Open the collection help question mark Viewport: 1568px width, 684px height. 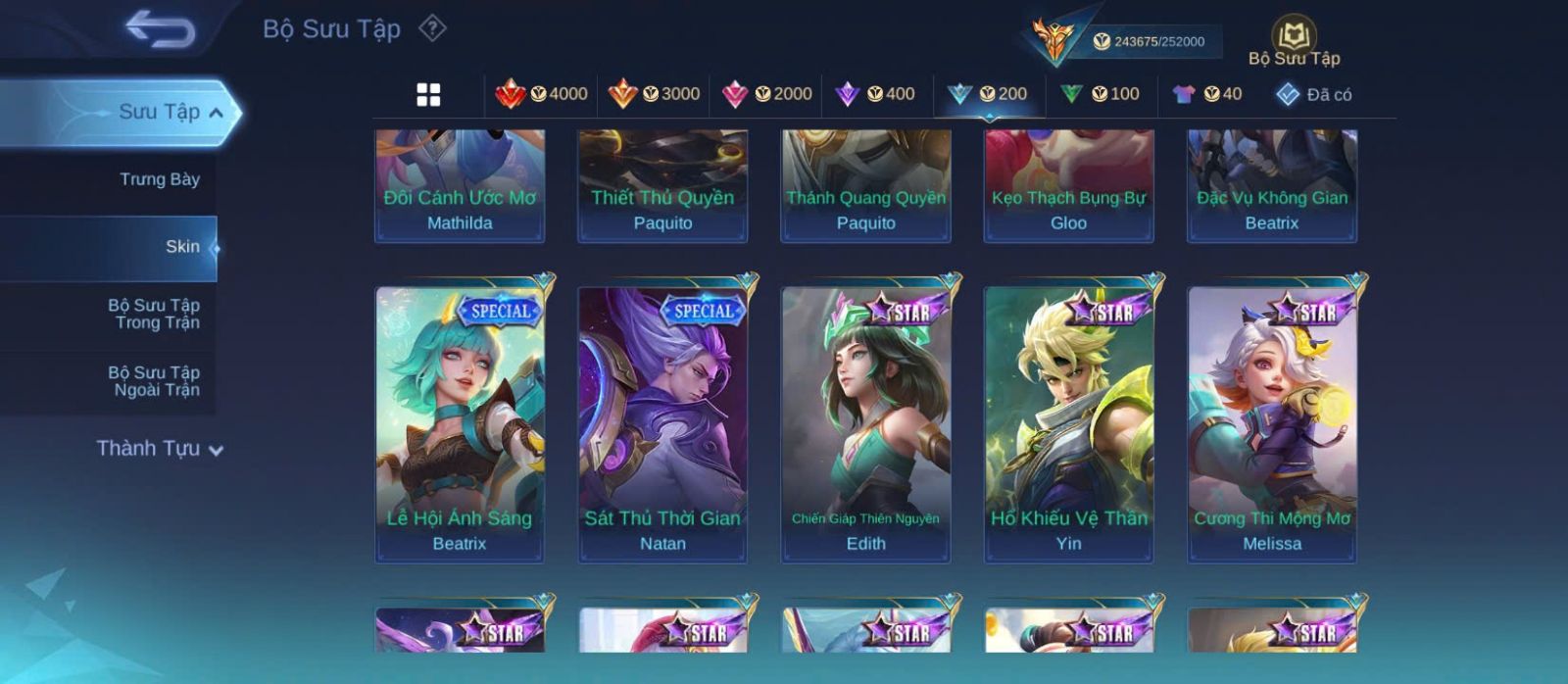click(432, 28)
